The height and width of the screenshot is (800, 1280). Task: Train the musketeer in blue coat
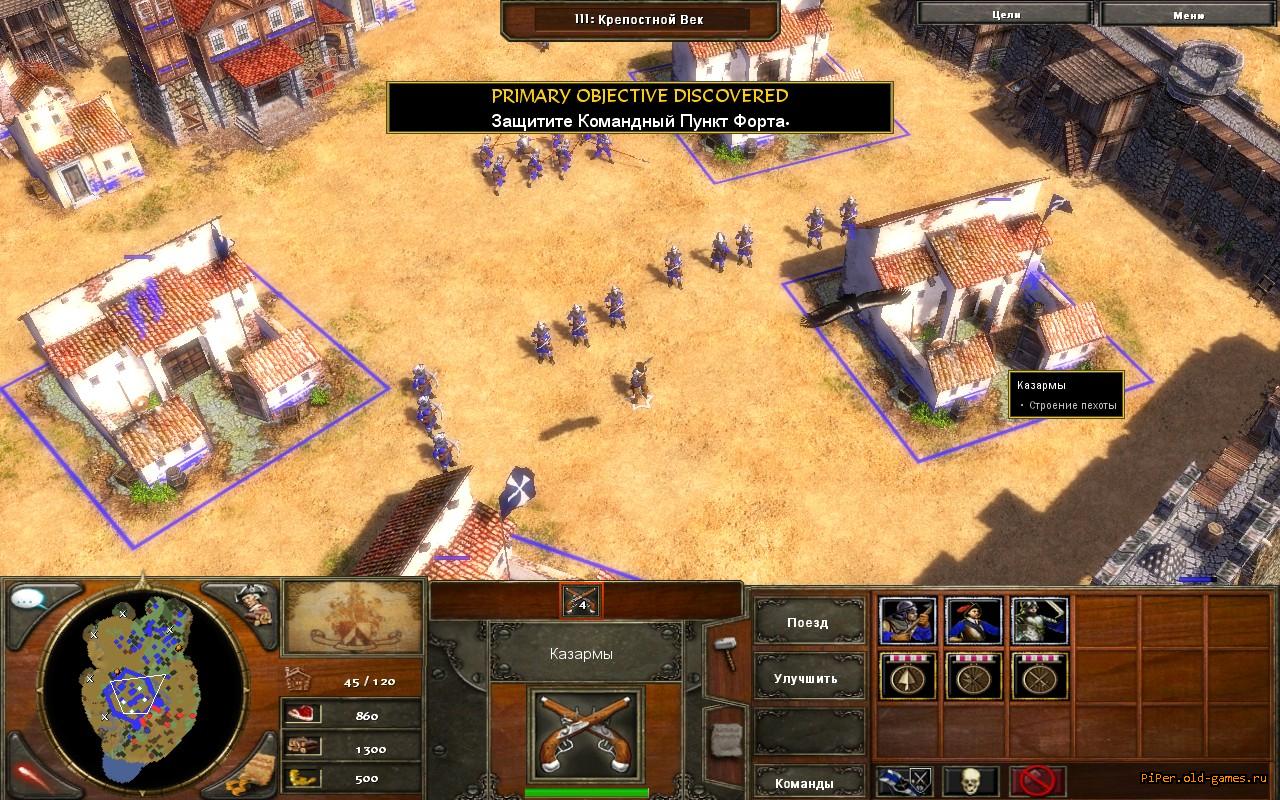point(974,621)
